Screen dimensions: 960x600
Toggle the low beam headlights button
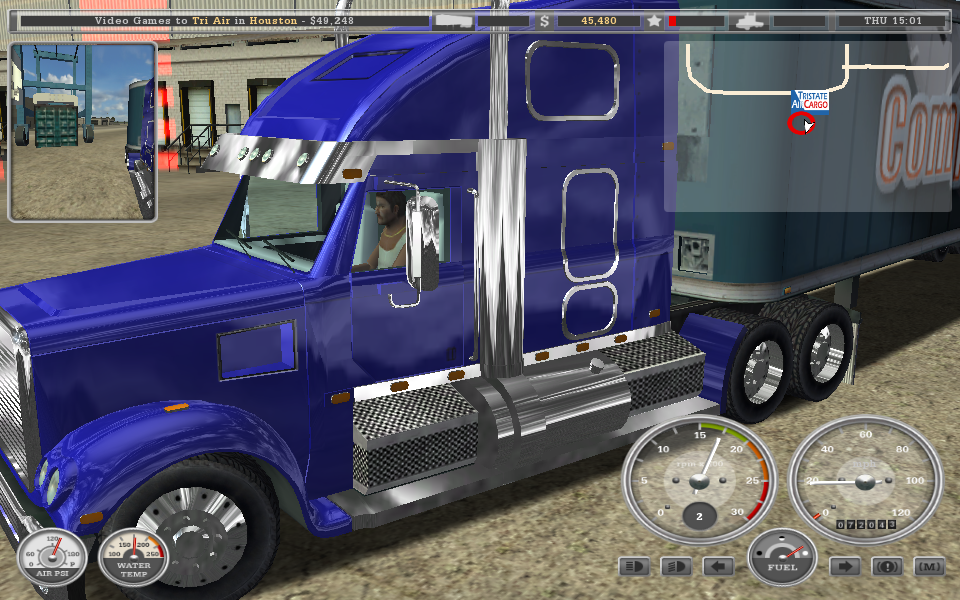point(676,567)
